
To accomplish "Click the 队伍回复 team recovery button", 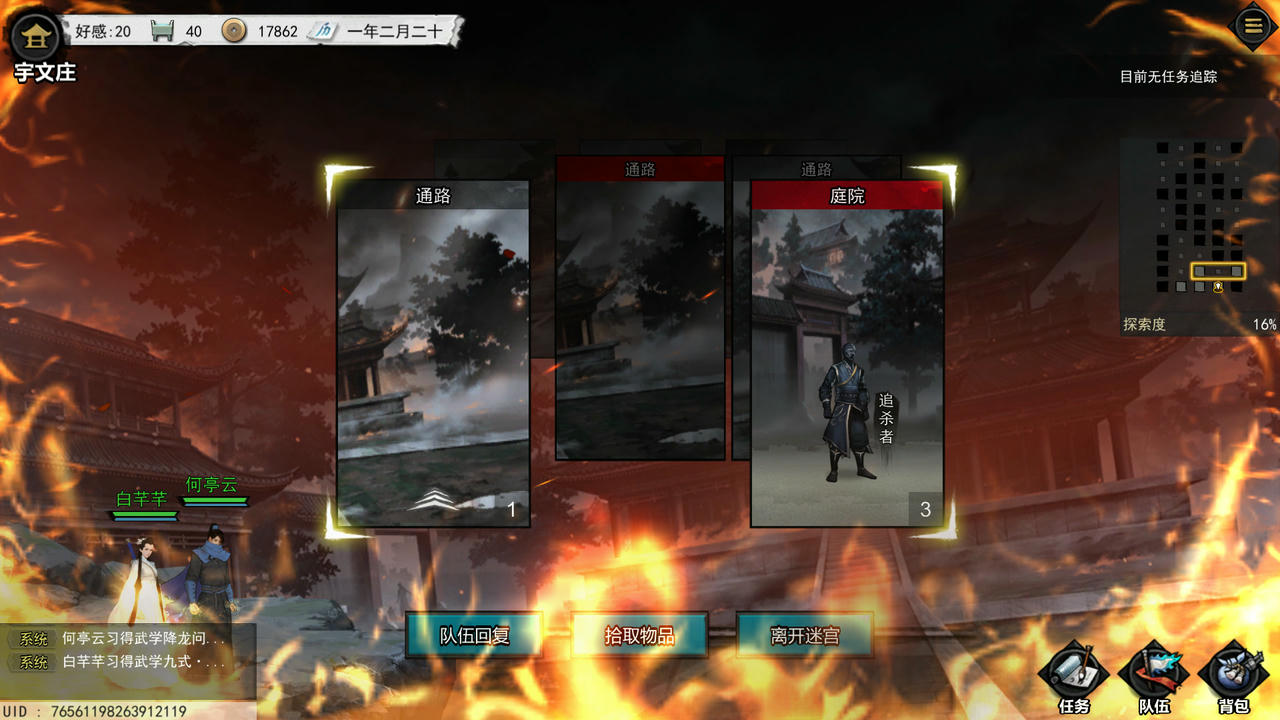I will (474, 635).
